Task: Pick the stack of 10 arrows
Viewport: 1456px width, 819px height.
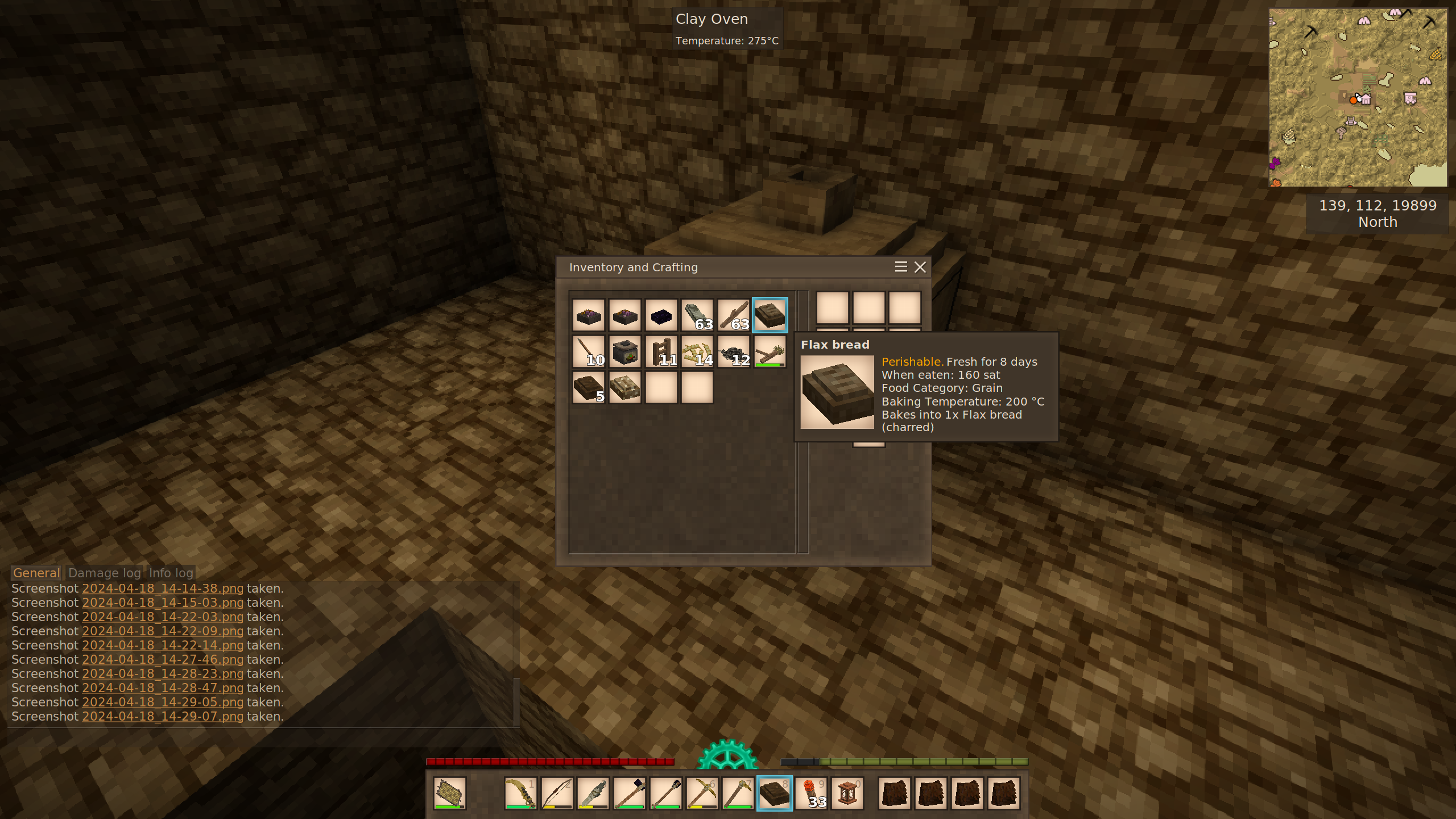Action: 589,351
